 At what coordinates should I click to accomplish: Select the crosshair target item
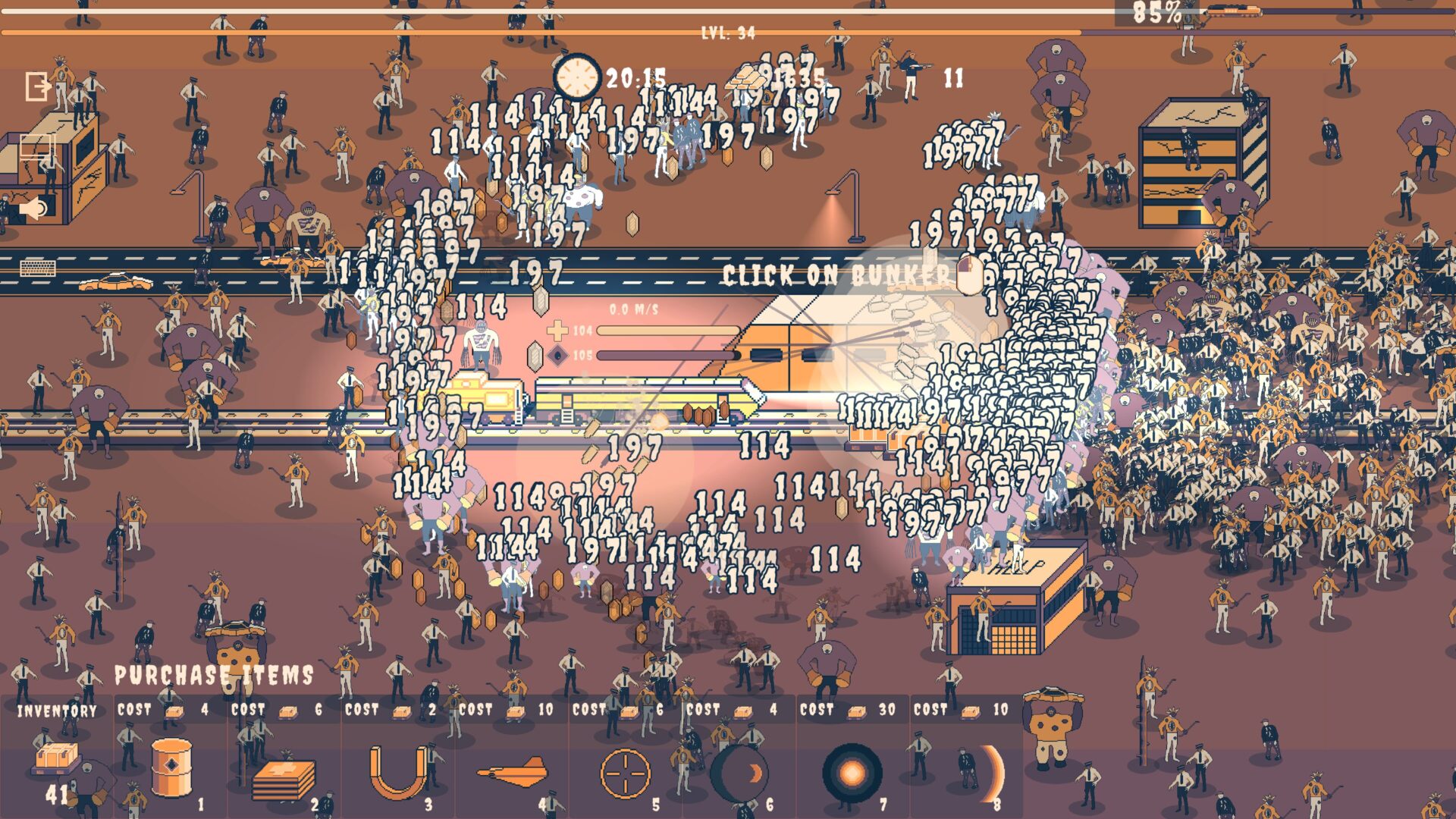626,773
